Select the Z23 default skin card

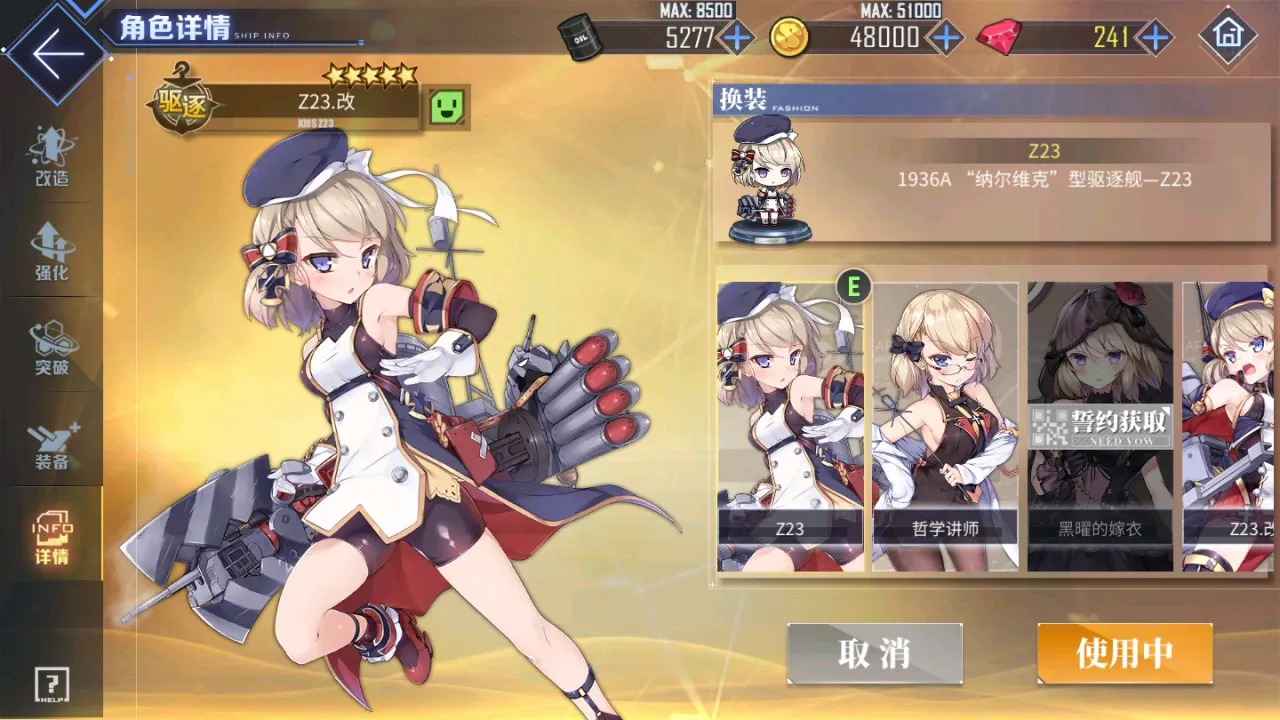click(x=790, y=427)
